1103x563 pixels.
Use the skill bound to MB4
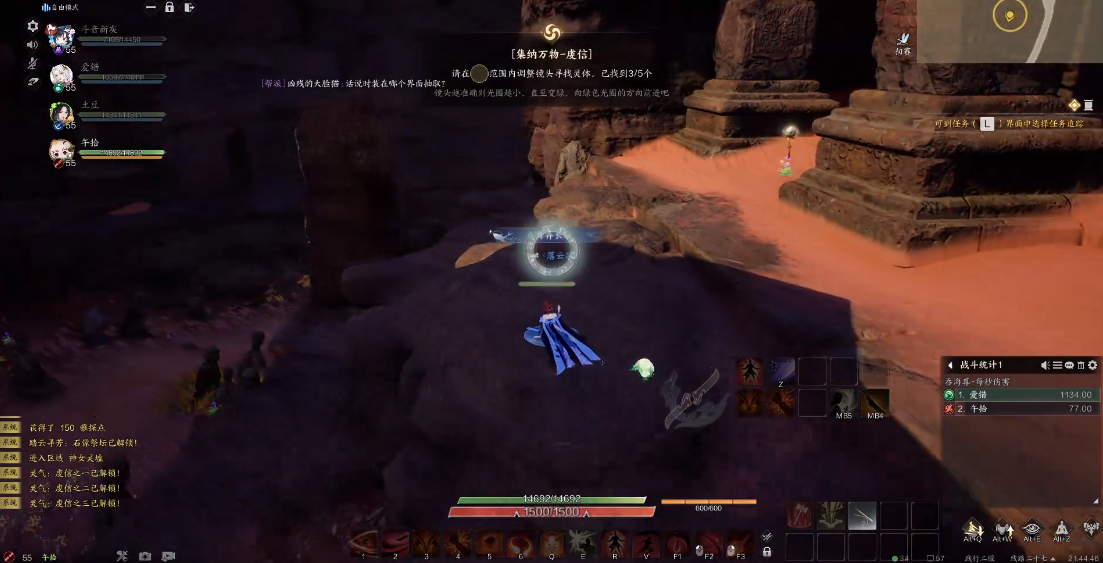875,402
